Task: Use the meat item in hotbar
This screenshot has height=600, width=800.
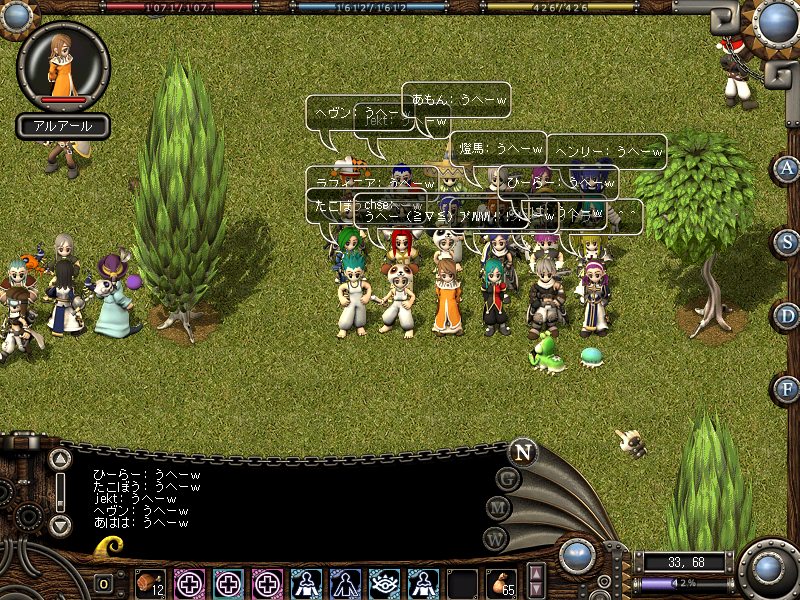Action: click(x=150, y=582)
